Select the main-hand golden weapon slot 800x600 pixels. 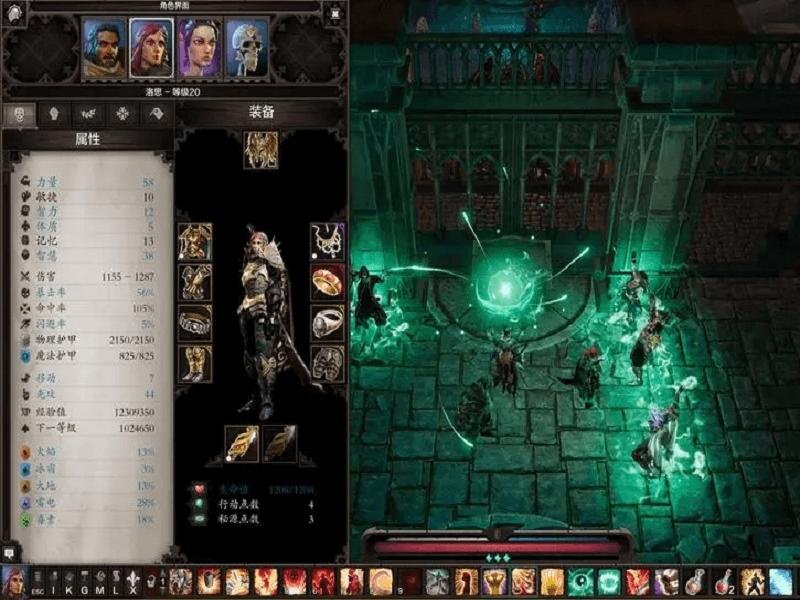click(x=241, y=443)
